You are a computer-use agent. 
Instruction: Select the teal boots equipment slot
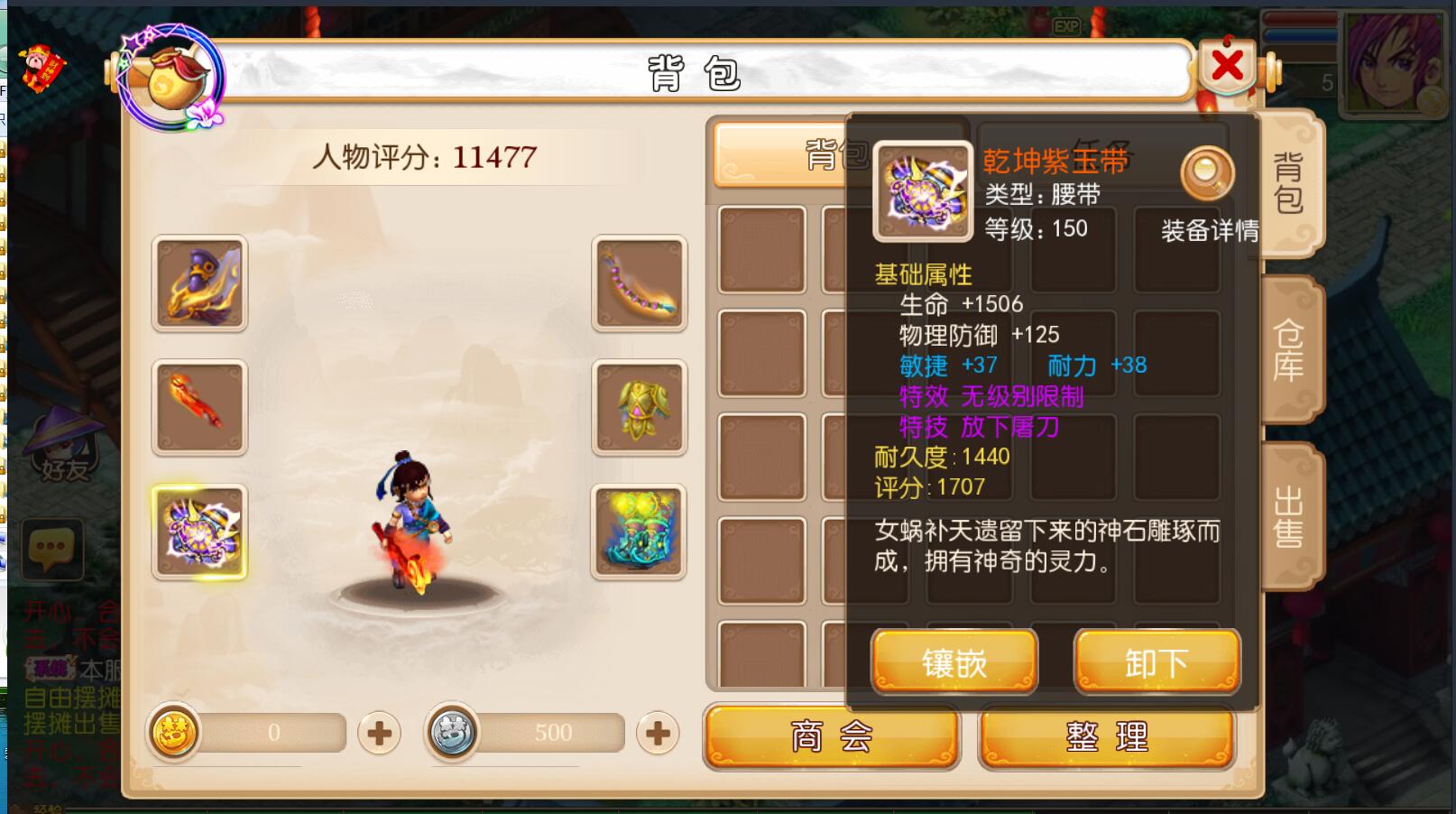639,532
